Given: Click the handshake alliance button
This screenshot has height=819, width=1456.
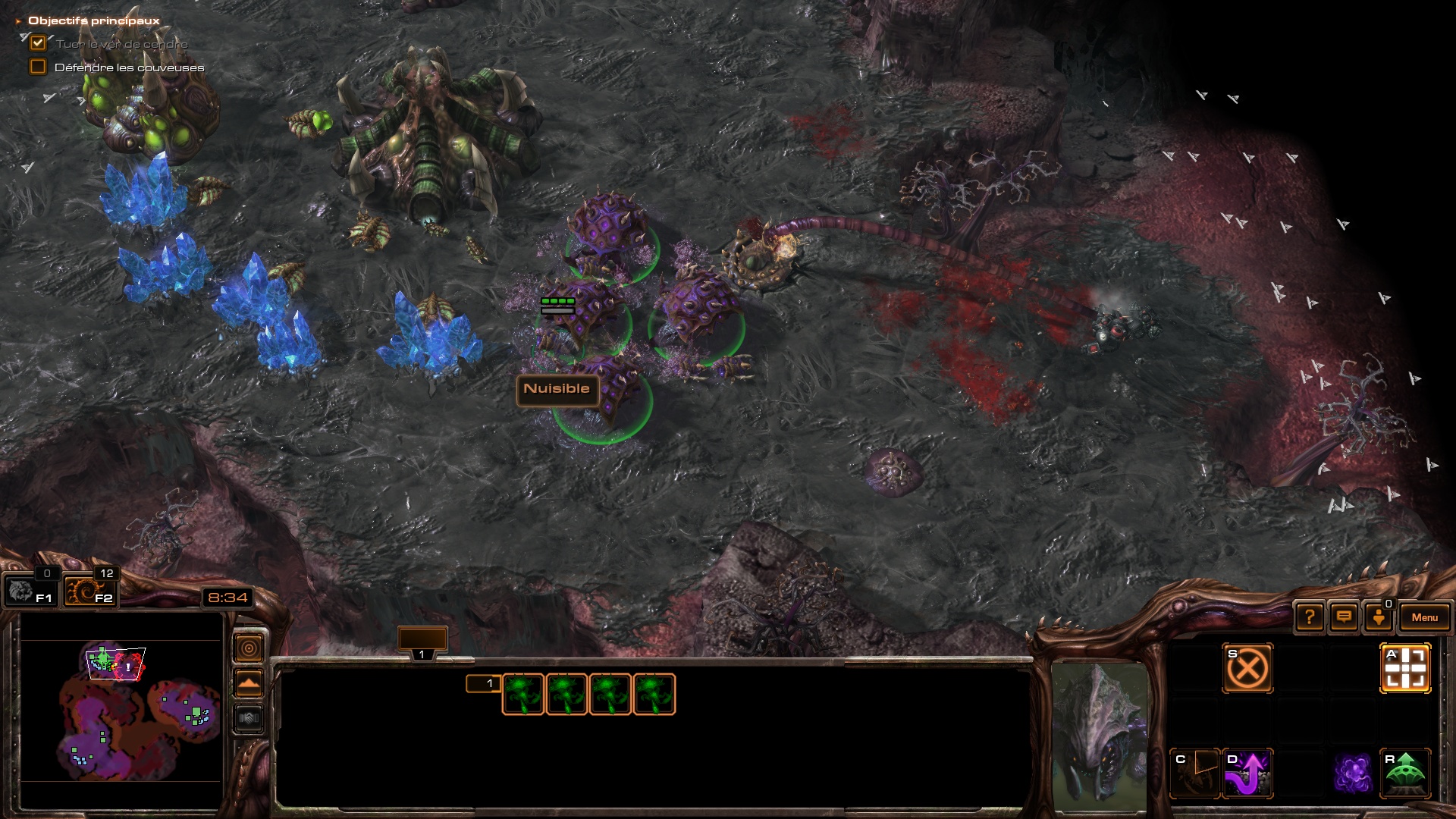Looking at the screenshot, I should point(249,718).
